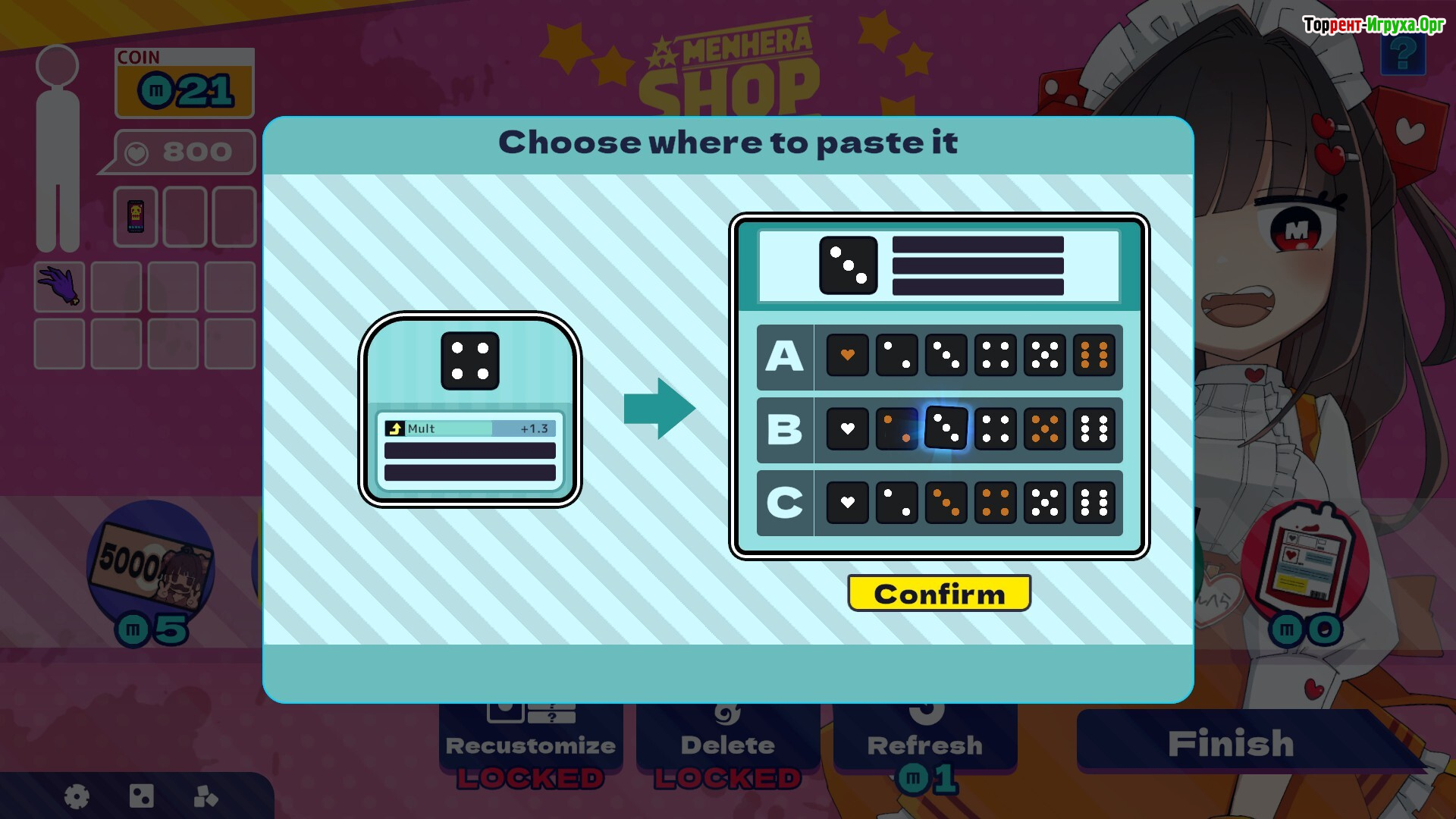1456x819 pixels.
Task: Click the four-pip Mult +1.3 source card
Action: (470, 409)
